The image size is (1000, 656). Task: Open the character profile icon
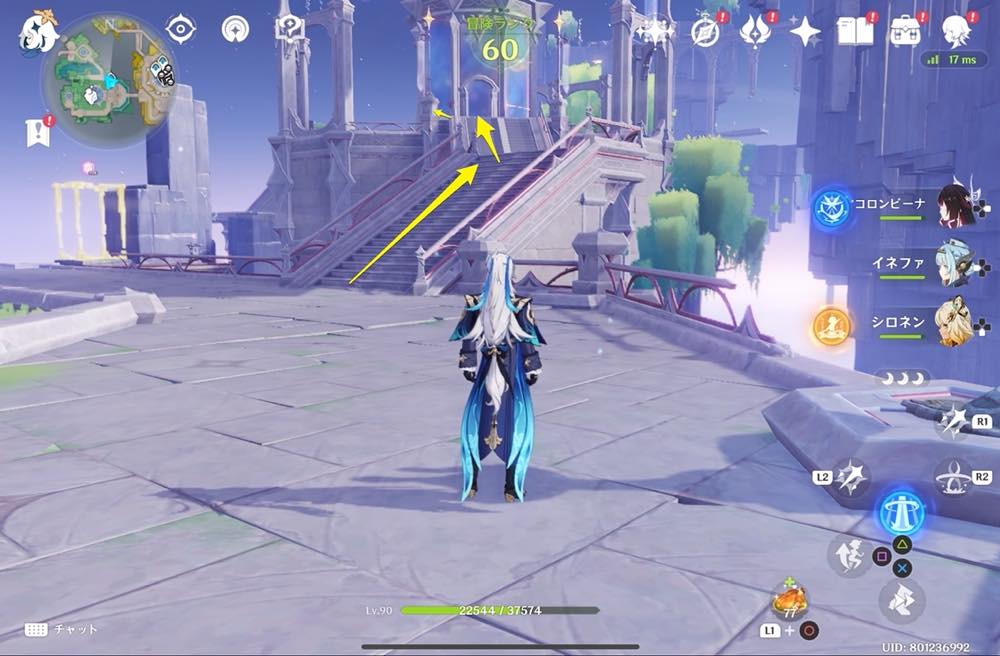tap(957, 30)
